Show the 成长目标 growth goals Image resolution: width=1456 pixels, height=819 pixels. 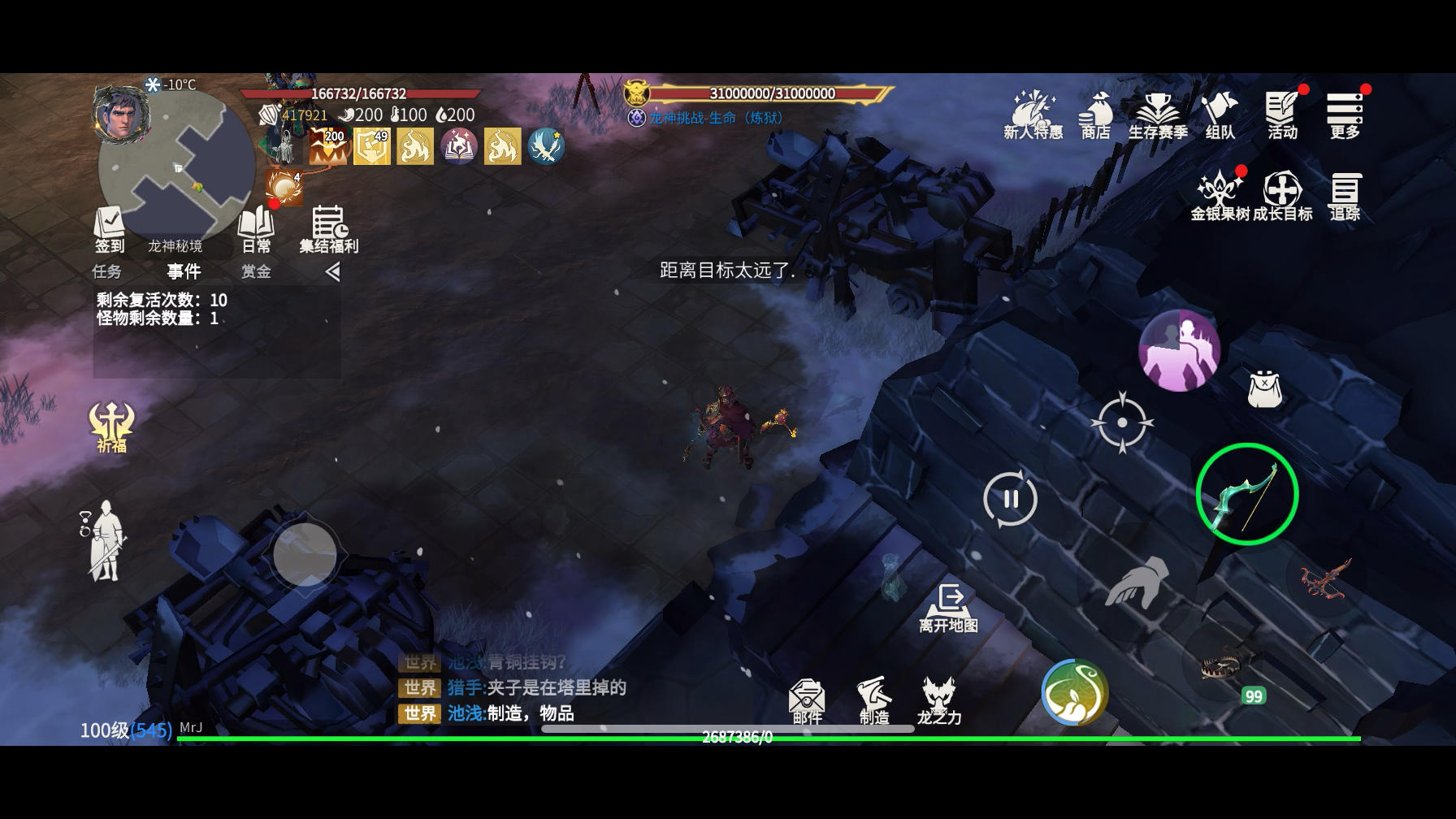[x=1282, y=196]
